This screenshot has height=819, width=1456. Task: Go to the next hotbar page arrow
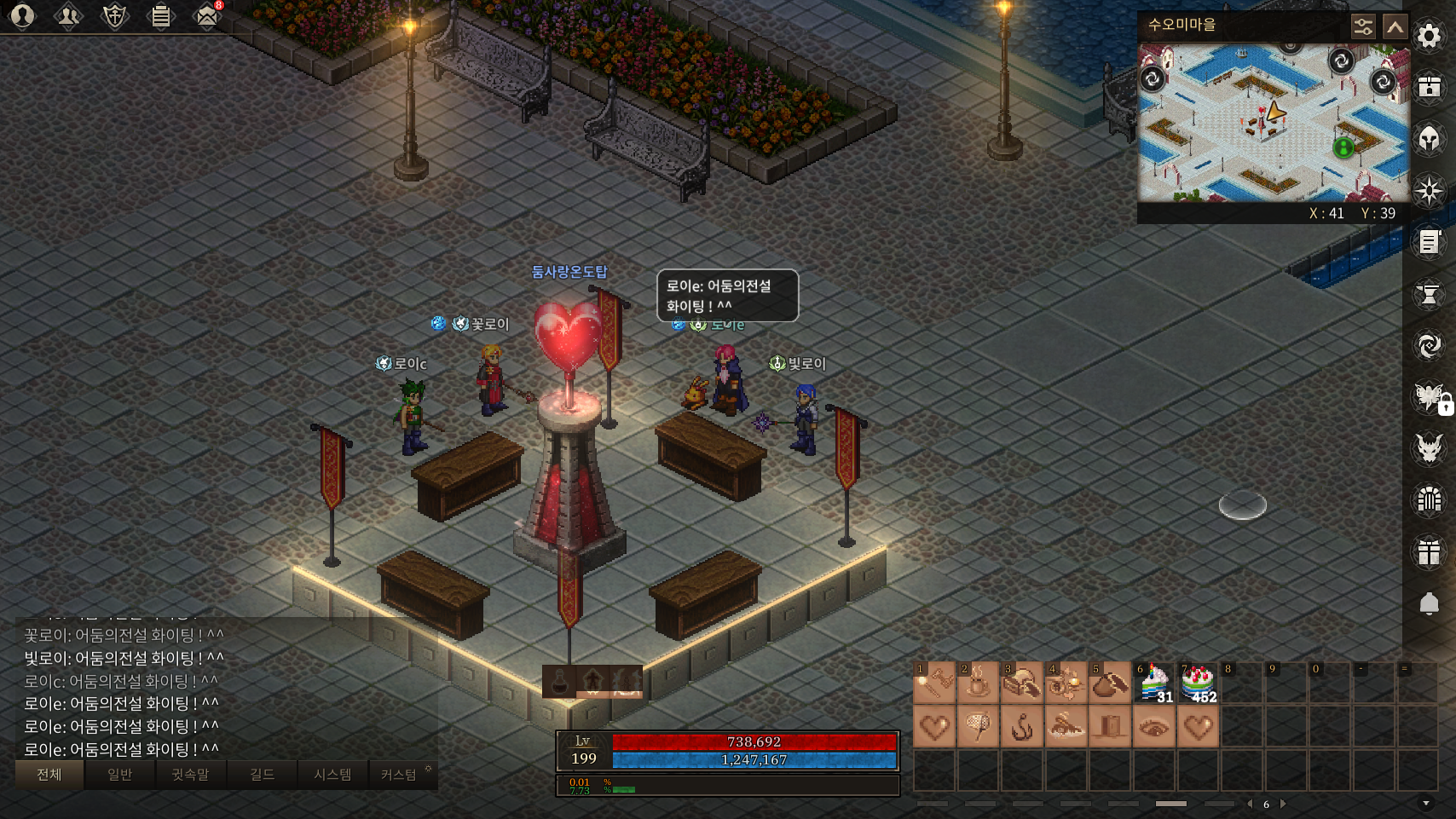point(1283,804)
